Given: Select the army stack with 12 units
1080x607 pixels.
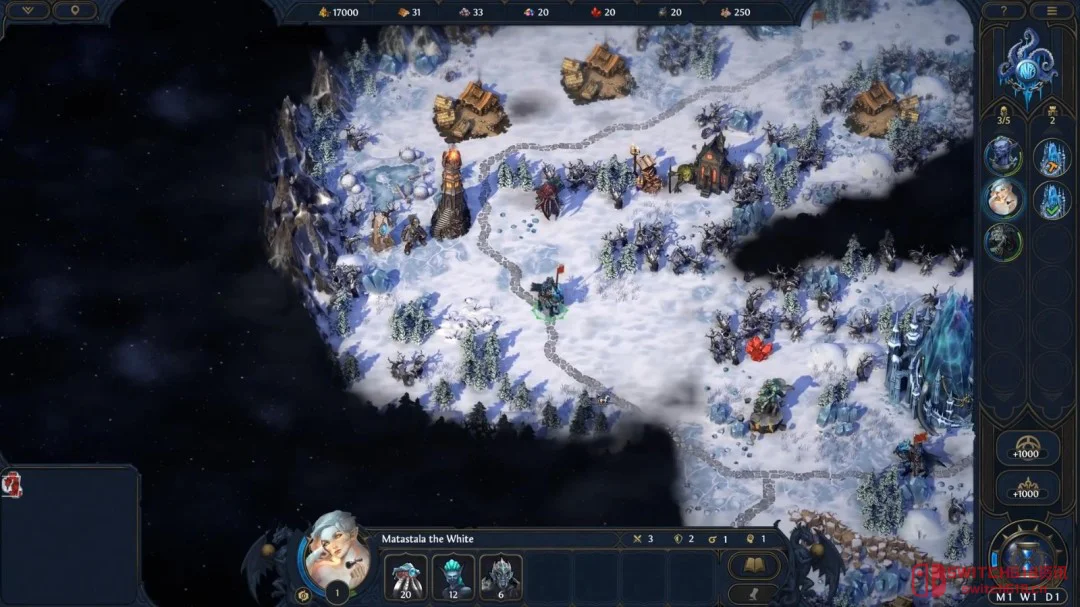Looking at the screenshot, I should (453, 577).
